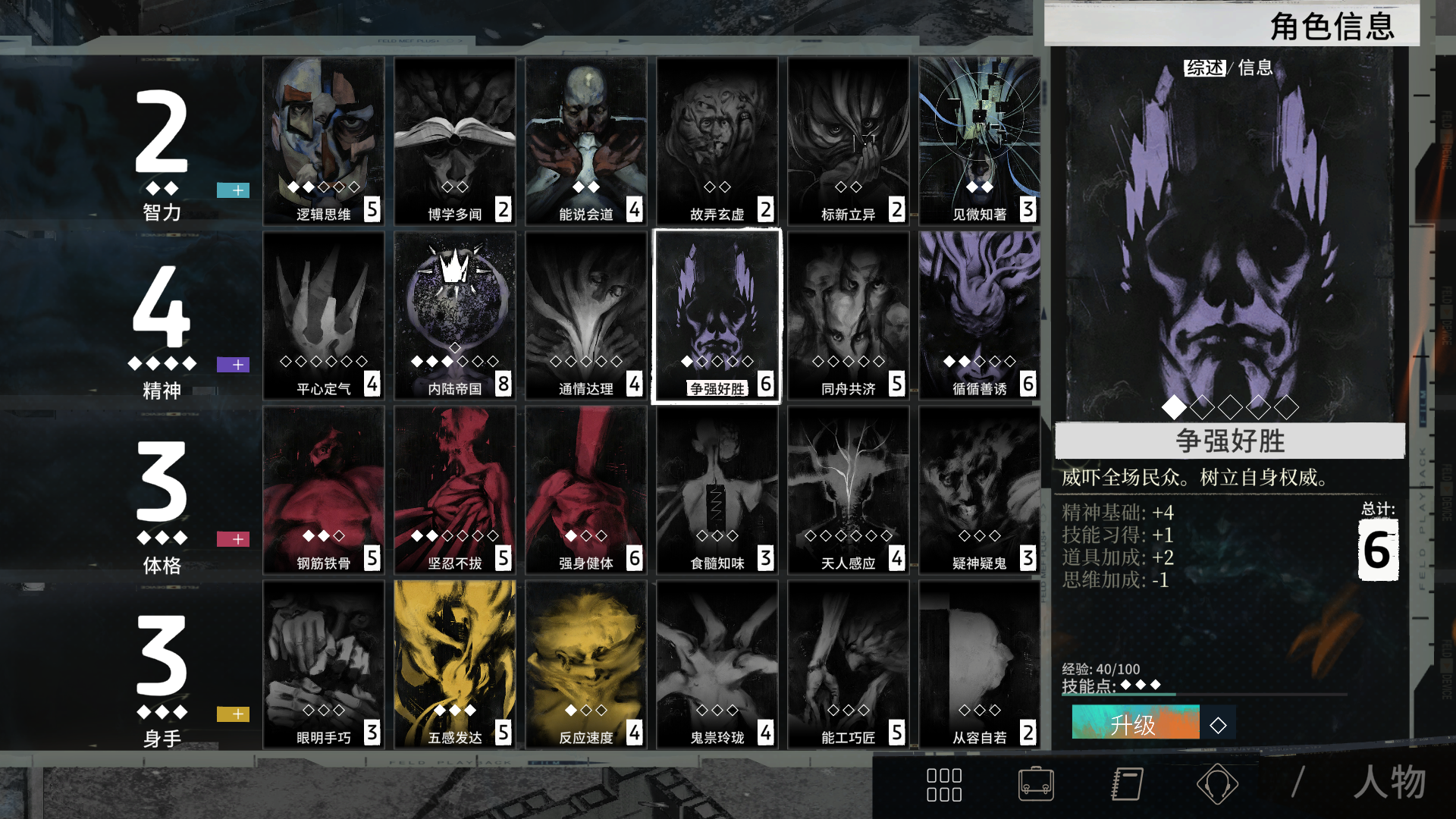Add a point to 智力 attribute

click(233, 190)
